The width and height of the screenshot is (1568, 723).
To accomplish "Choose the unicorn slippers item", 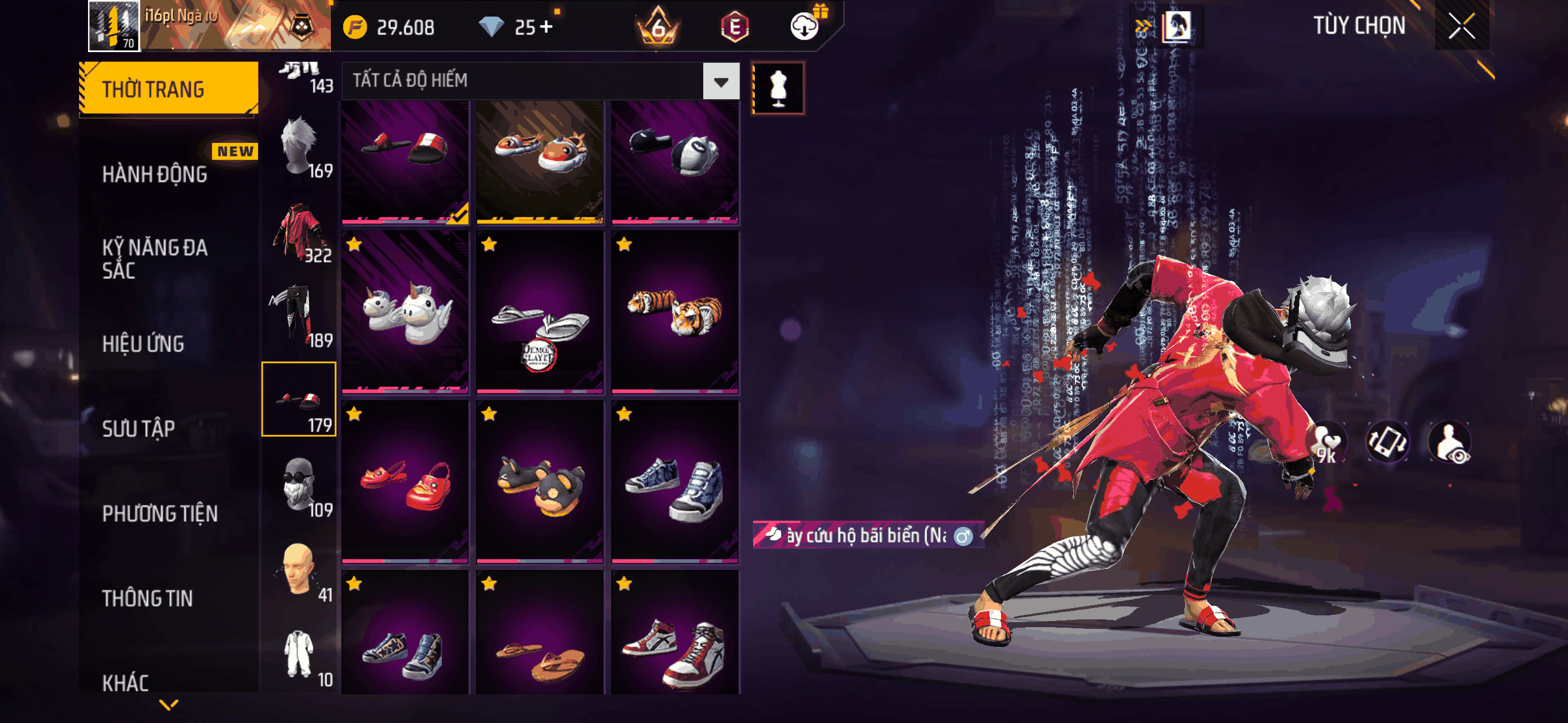I will pyautogui.click(x=405, y=312).
